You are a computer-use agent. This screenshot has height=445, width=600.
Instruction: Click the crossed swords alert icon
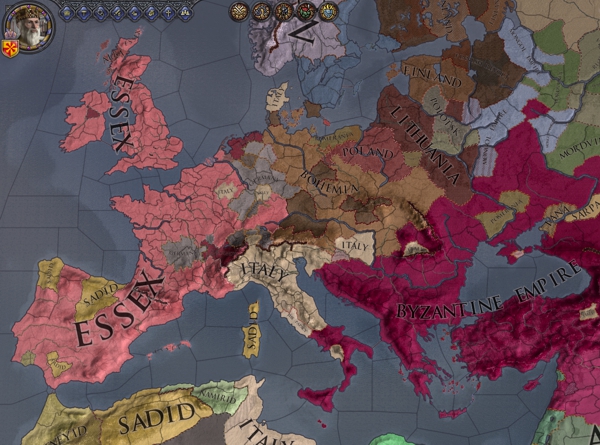(x=239, y=12)
